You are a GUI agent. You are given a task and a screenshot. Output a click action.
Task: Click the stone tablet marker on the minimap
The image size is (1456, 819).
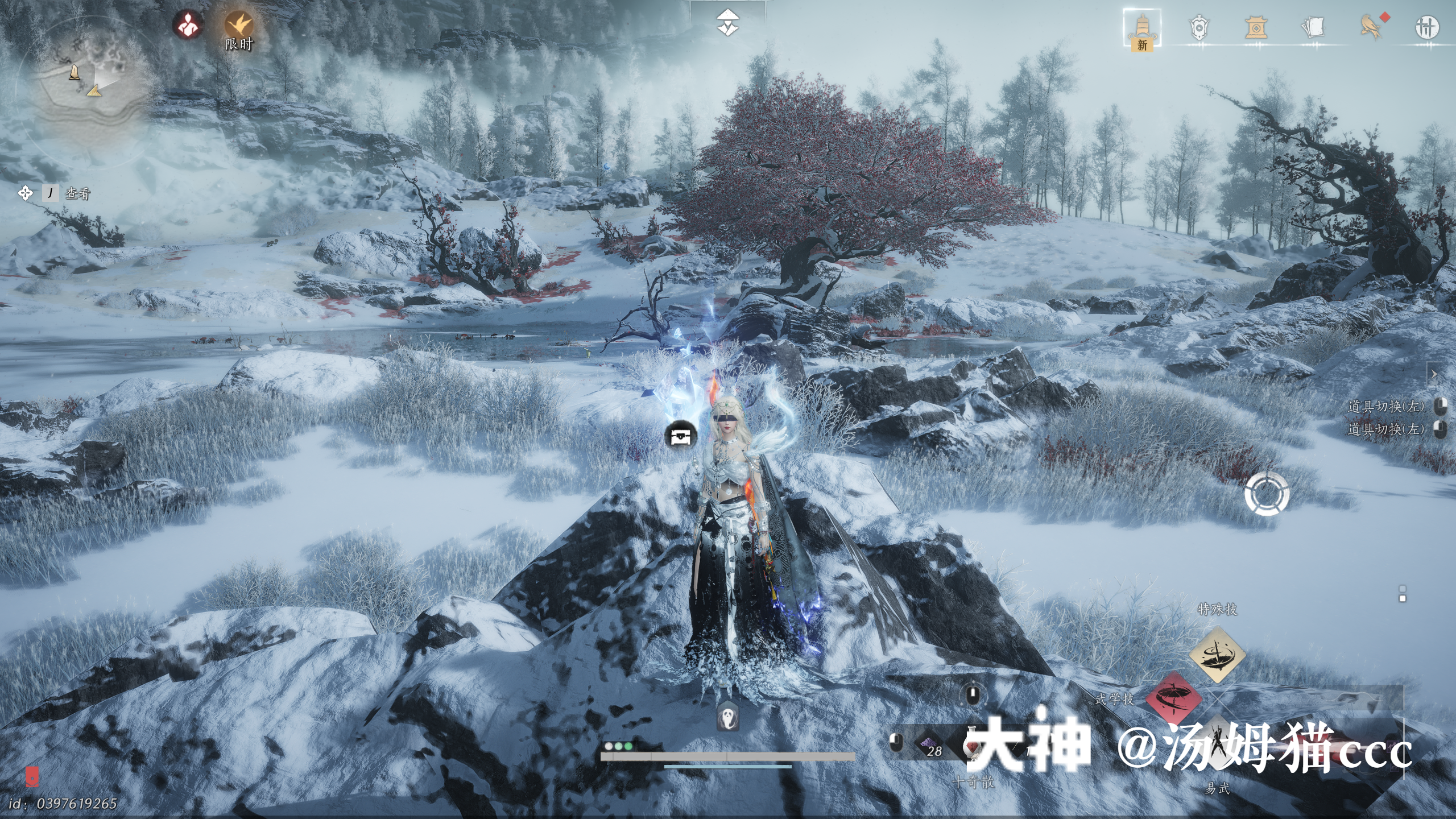click(x=75, y=72)
